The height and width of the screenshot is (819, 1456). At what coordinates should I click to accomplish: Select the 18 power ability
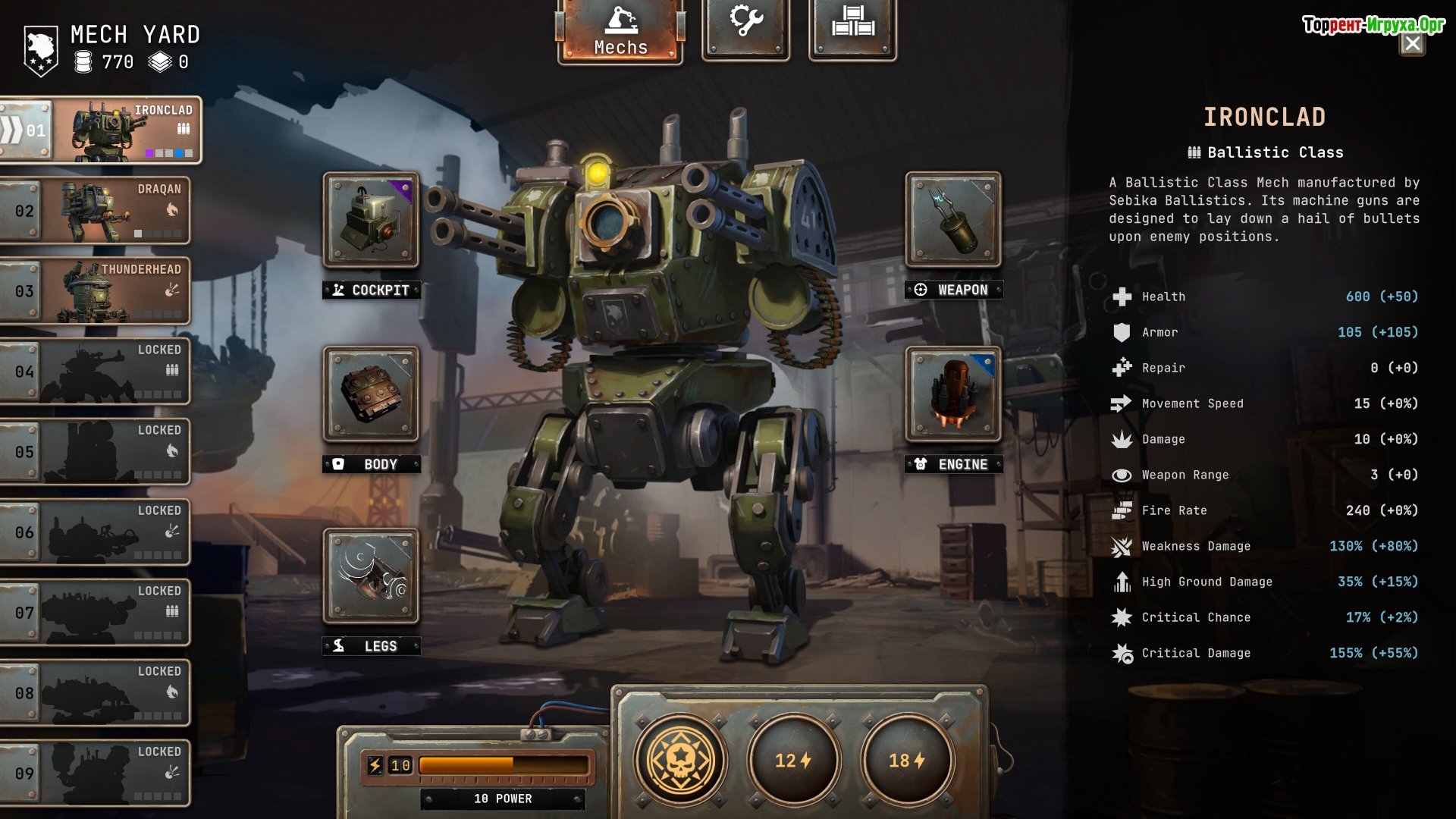pos(907,760)
